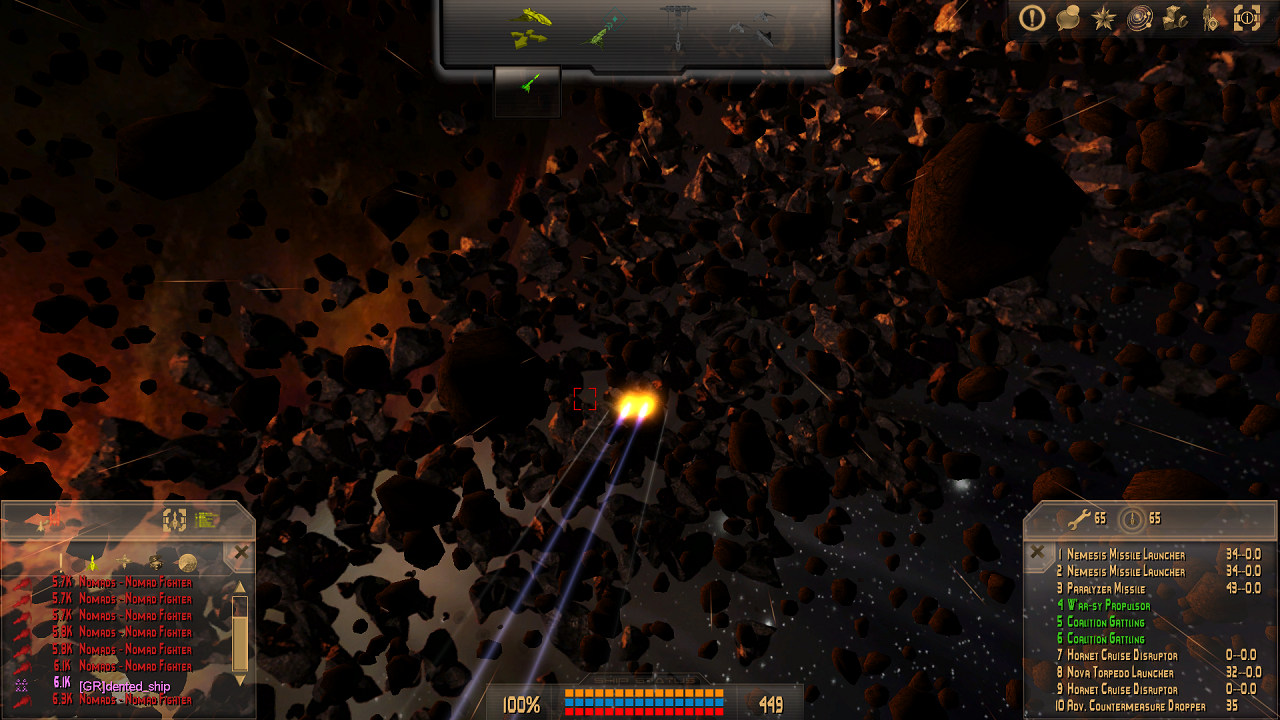Screen dimensions: 1280x720
Task: Select the Free Flight maneuver icon
Action: click(529, 27)
